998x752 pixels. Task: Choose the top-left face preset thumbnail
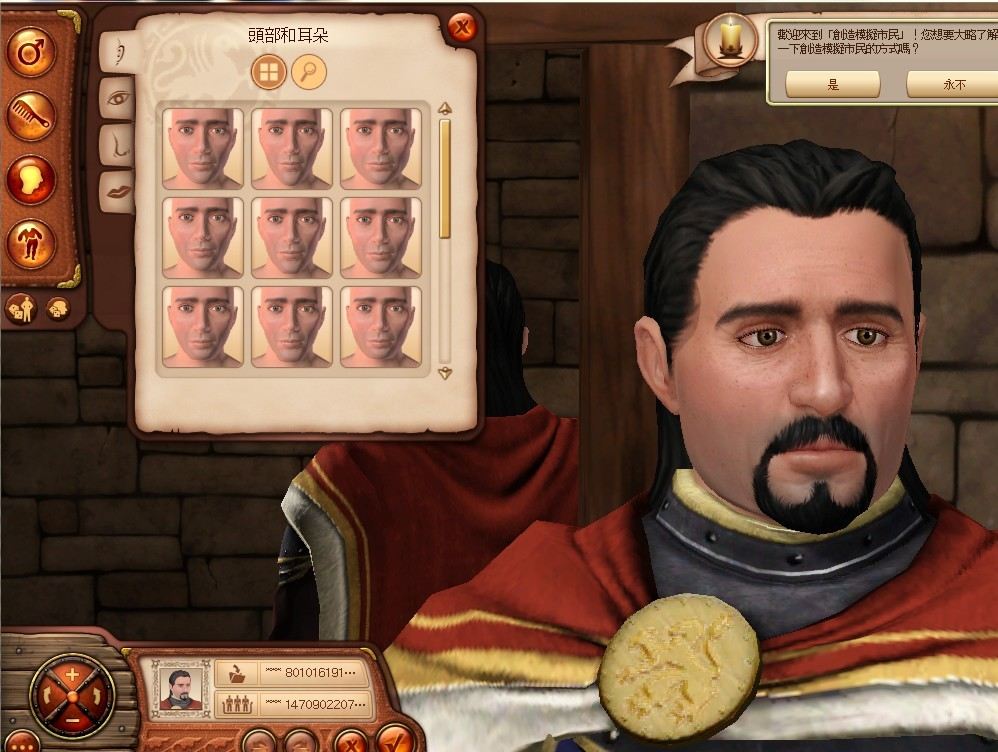coord(203,148)
